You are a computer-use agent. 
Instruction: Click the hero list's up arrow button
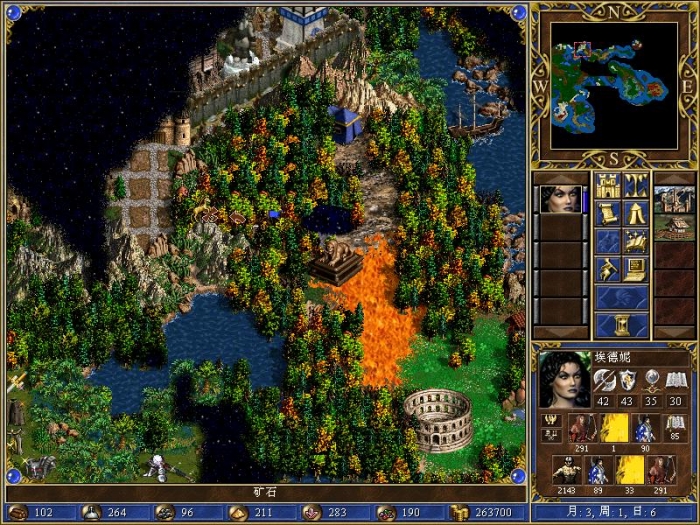click(560, 177)
